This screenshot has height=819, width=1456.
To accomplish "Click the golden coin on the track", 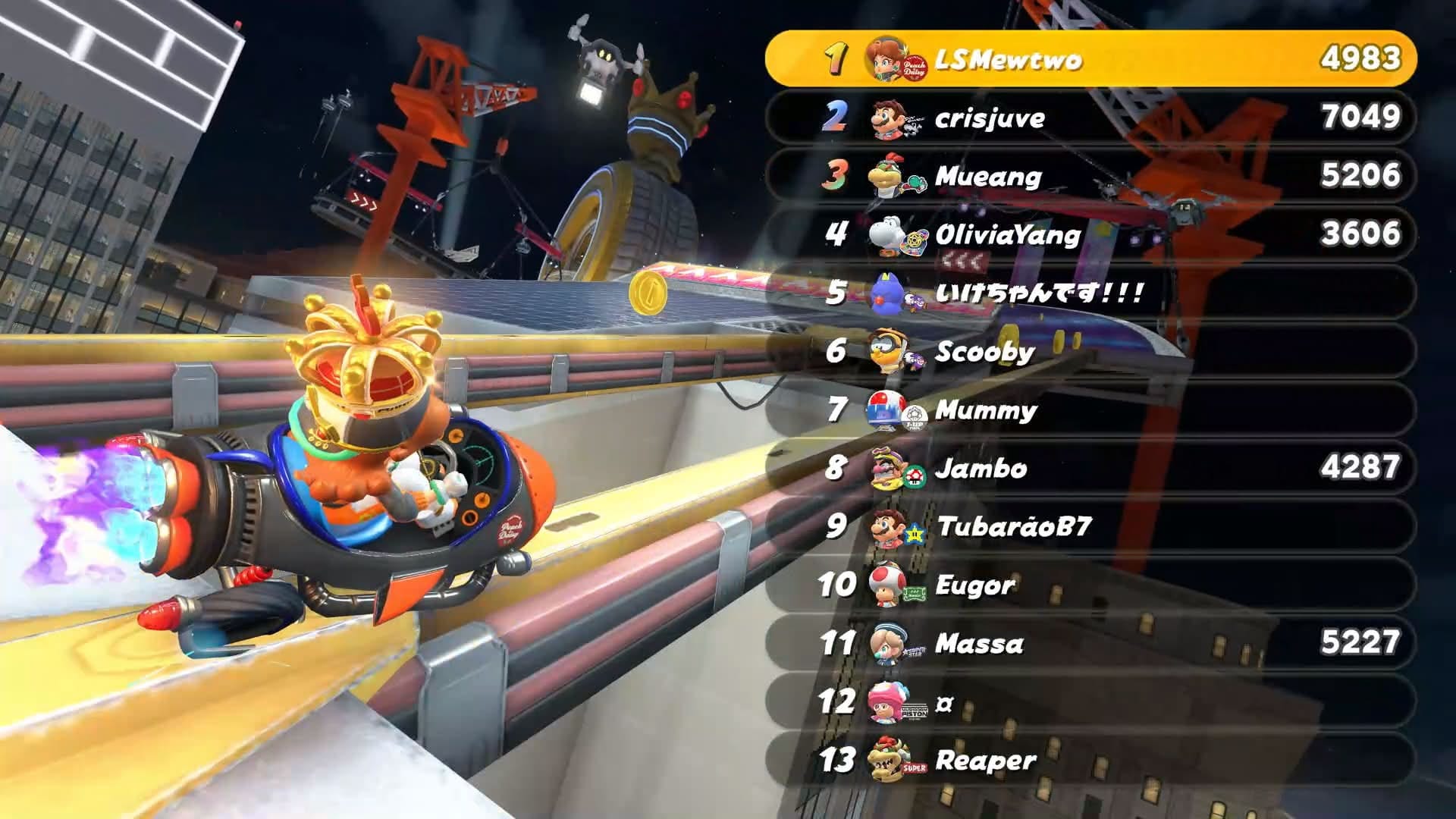I will 648,292.
